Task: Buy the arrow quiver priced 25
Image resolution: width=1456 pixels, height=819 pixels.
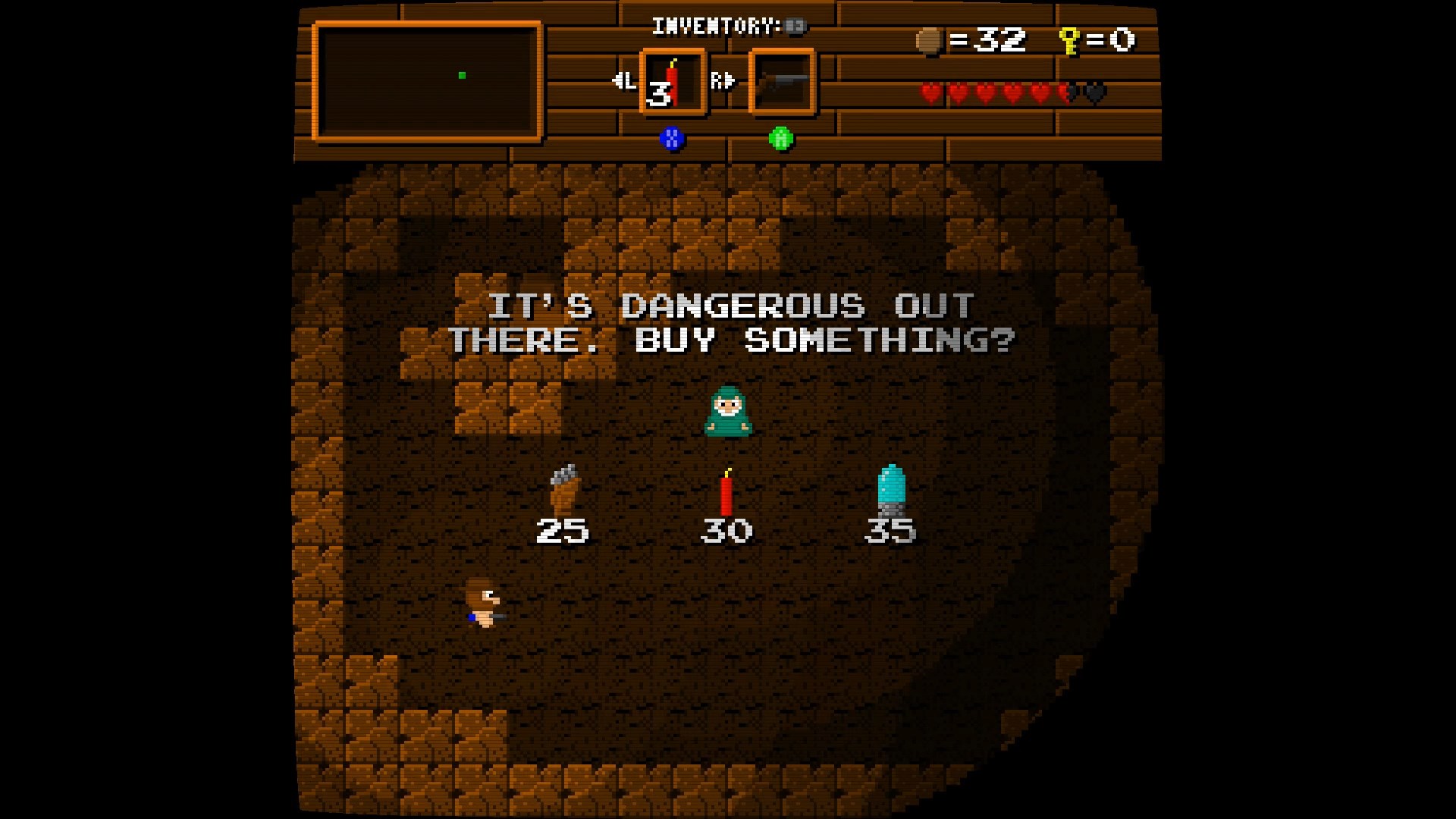Action: 563,490
